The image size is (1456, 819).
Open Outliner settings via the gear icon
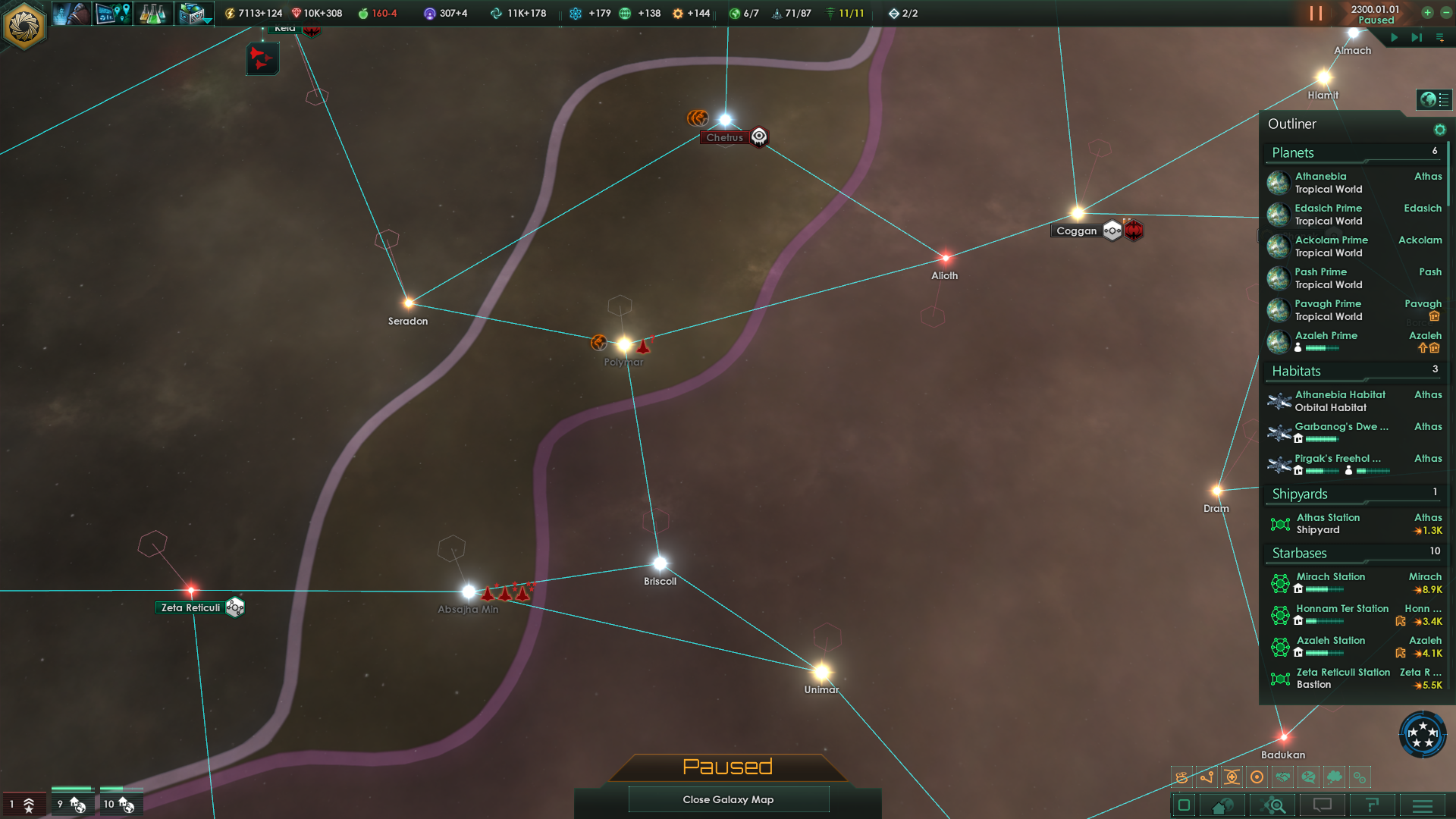(x=1440, y=129)
